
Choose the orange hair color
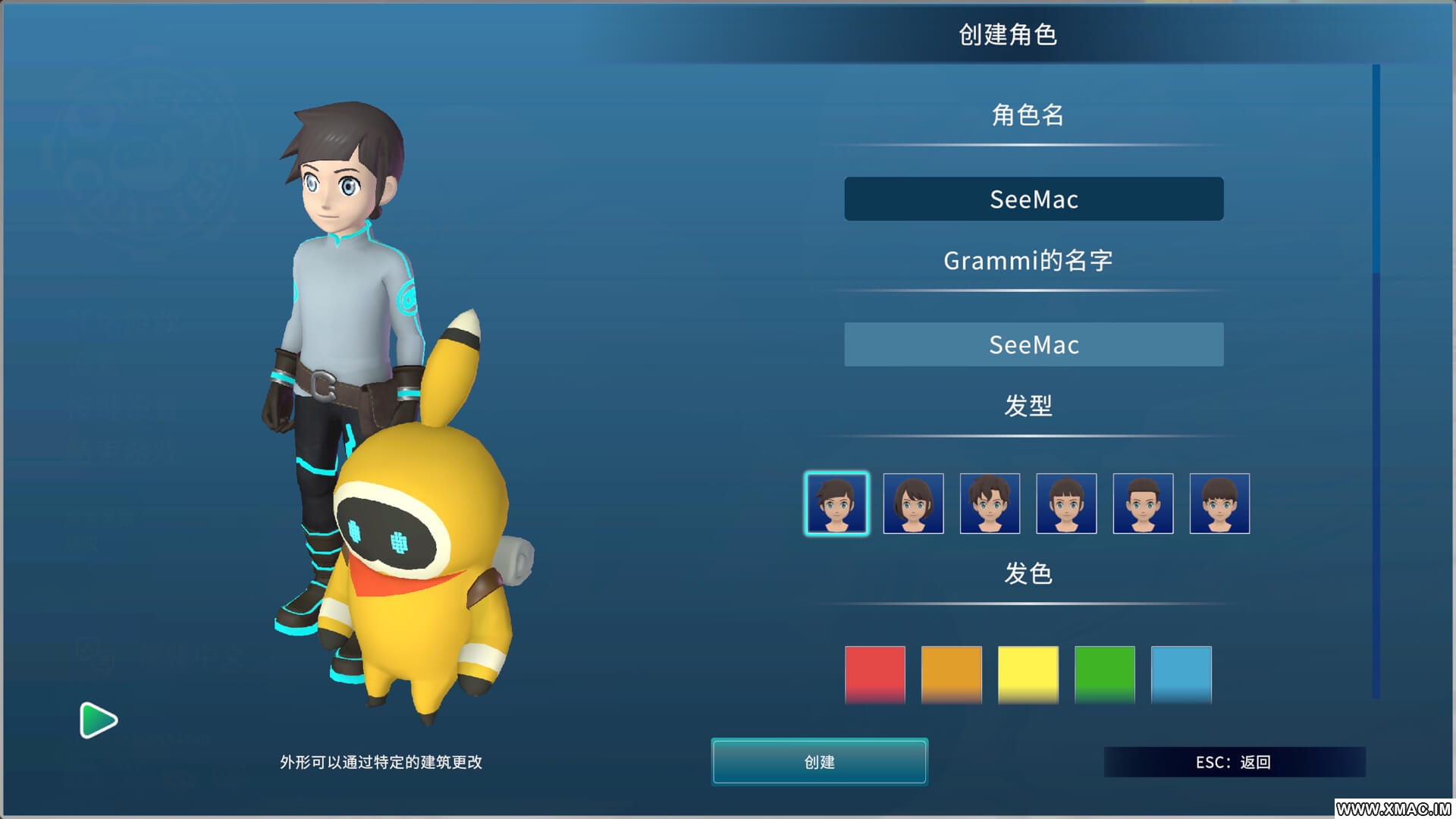tap(952, 674)
